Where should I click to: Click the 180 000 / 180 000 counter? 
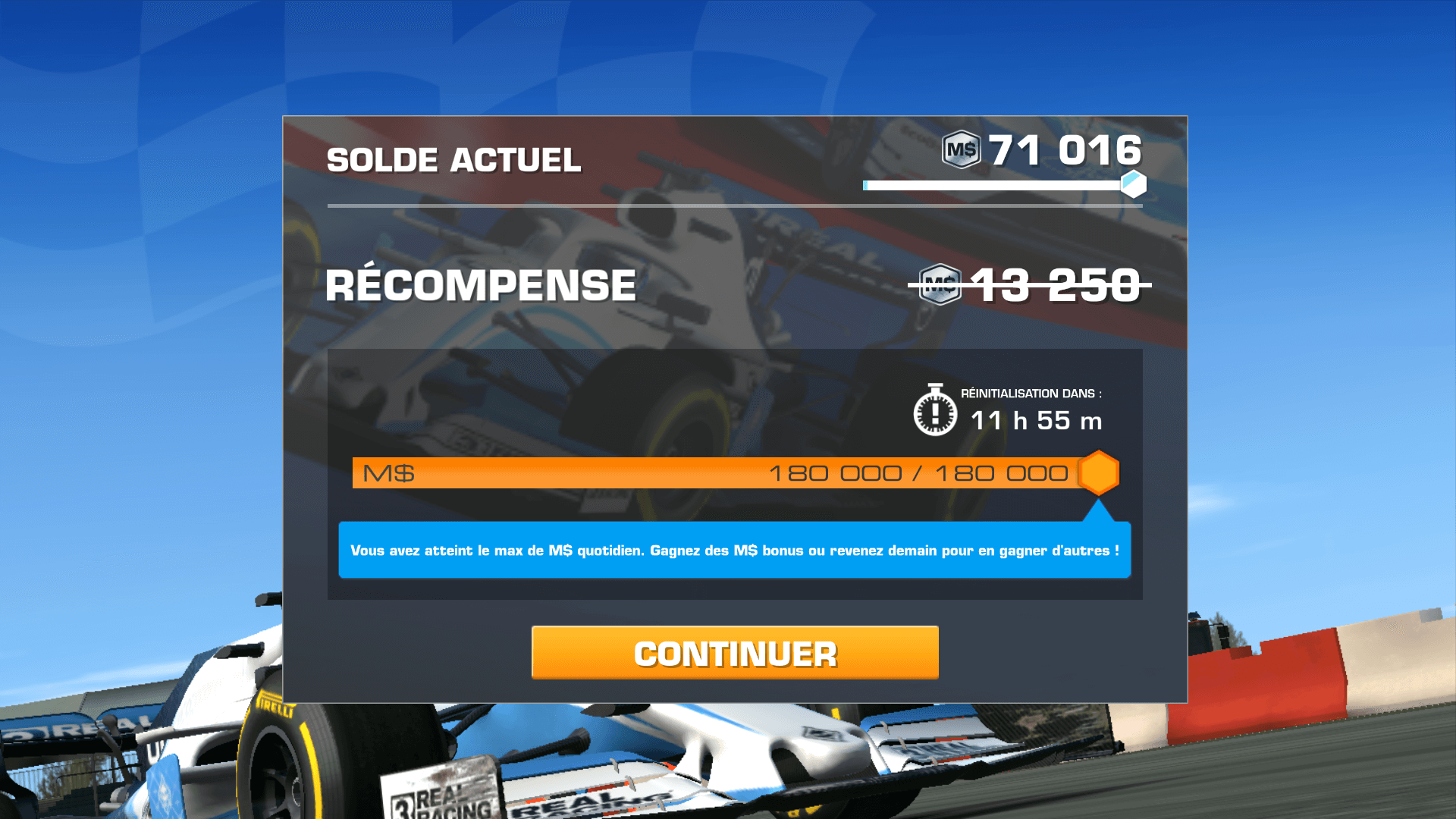(920, 472)
